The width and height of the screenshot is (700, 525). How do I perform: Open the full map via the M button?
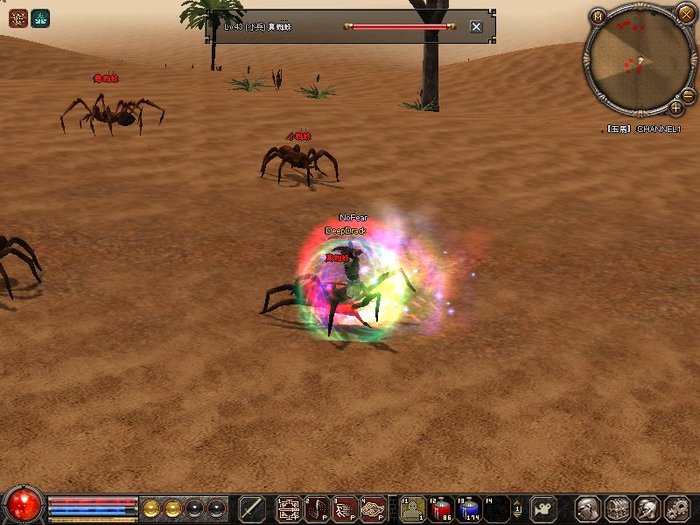tap(598, 15)
